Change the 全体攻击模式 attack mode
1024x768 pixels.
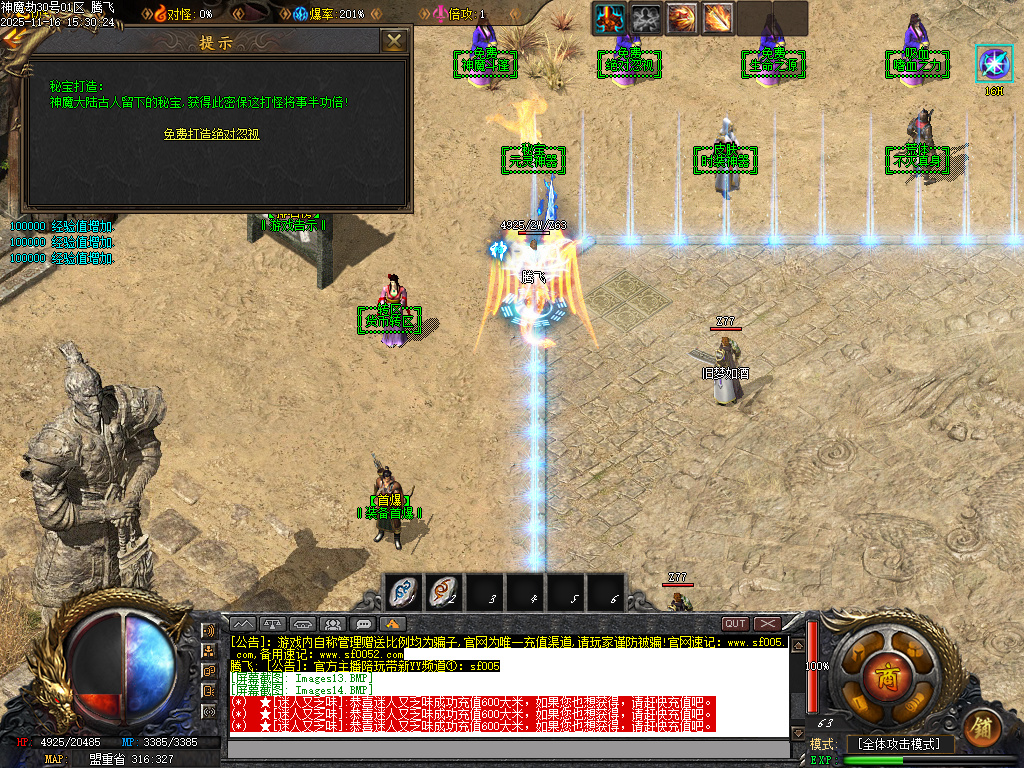tap(898, 744)
